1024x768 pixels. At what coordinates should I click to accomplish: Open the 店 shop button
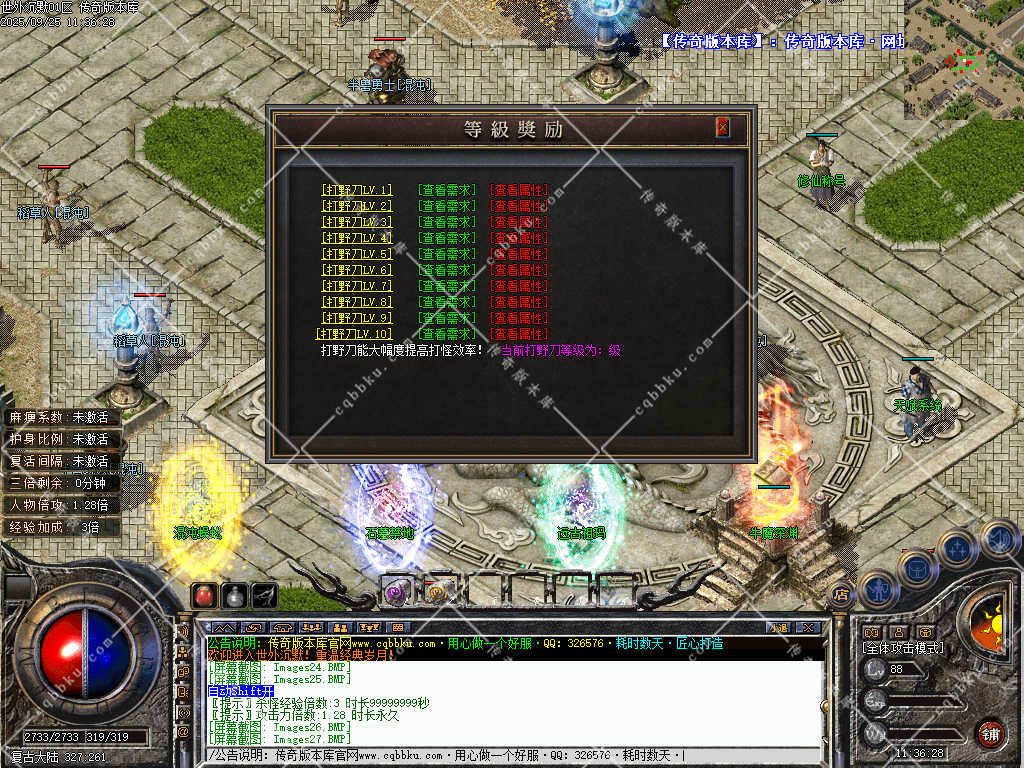click(x=840, y=594)
